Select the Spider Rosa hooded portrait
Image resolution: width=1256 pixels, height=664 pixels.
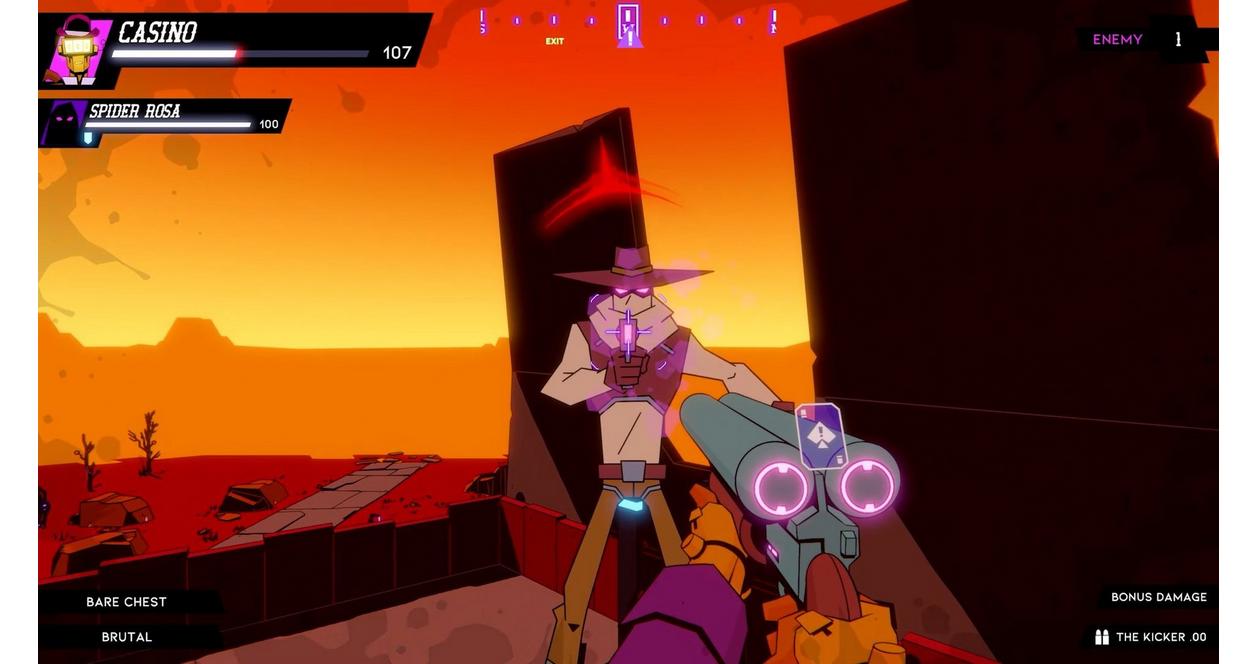point(62,122)
